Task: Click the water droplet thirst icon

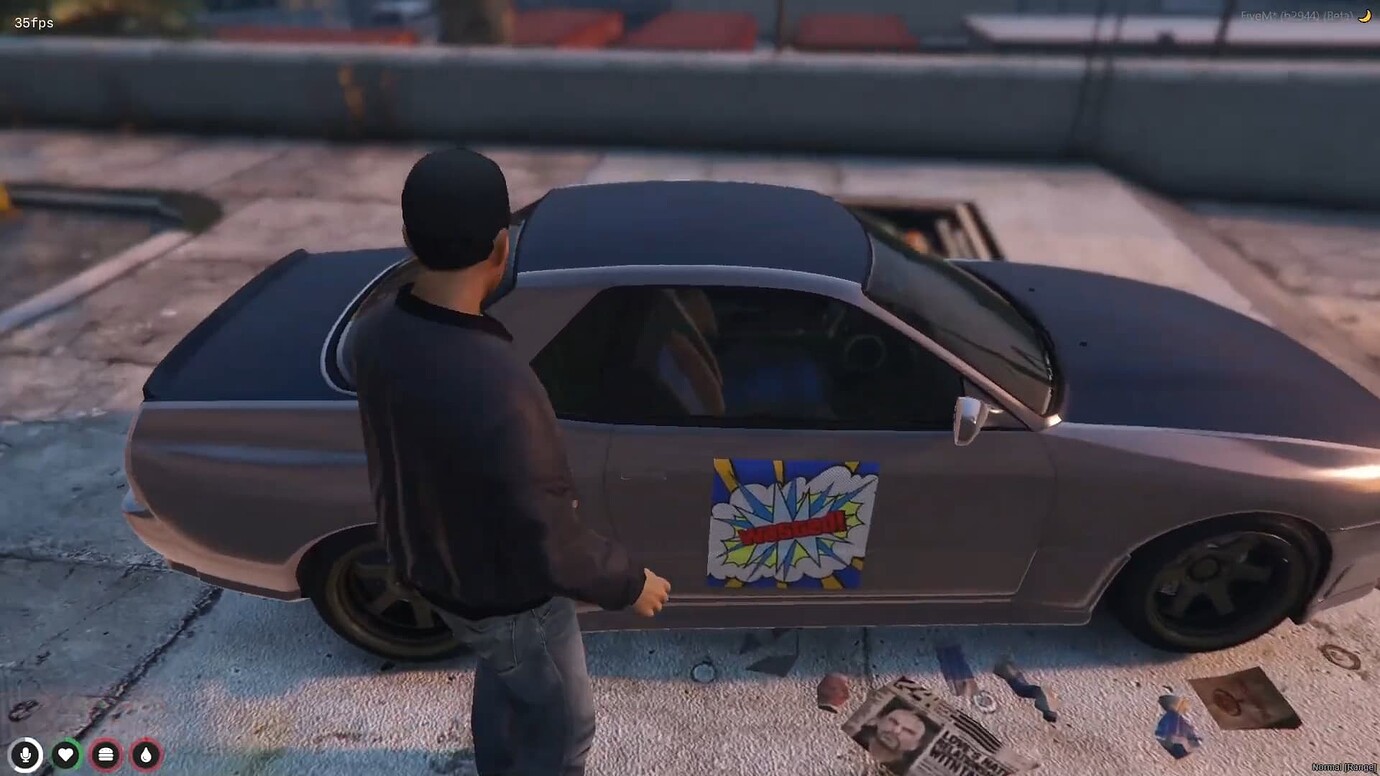Action: [x=144, y=756]
